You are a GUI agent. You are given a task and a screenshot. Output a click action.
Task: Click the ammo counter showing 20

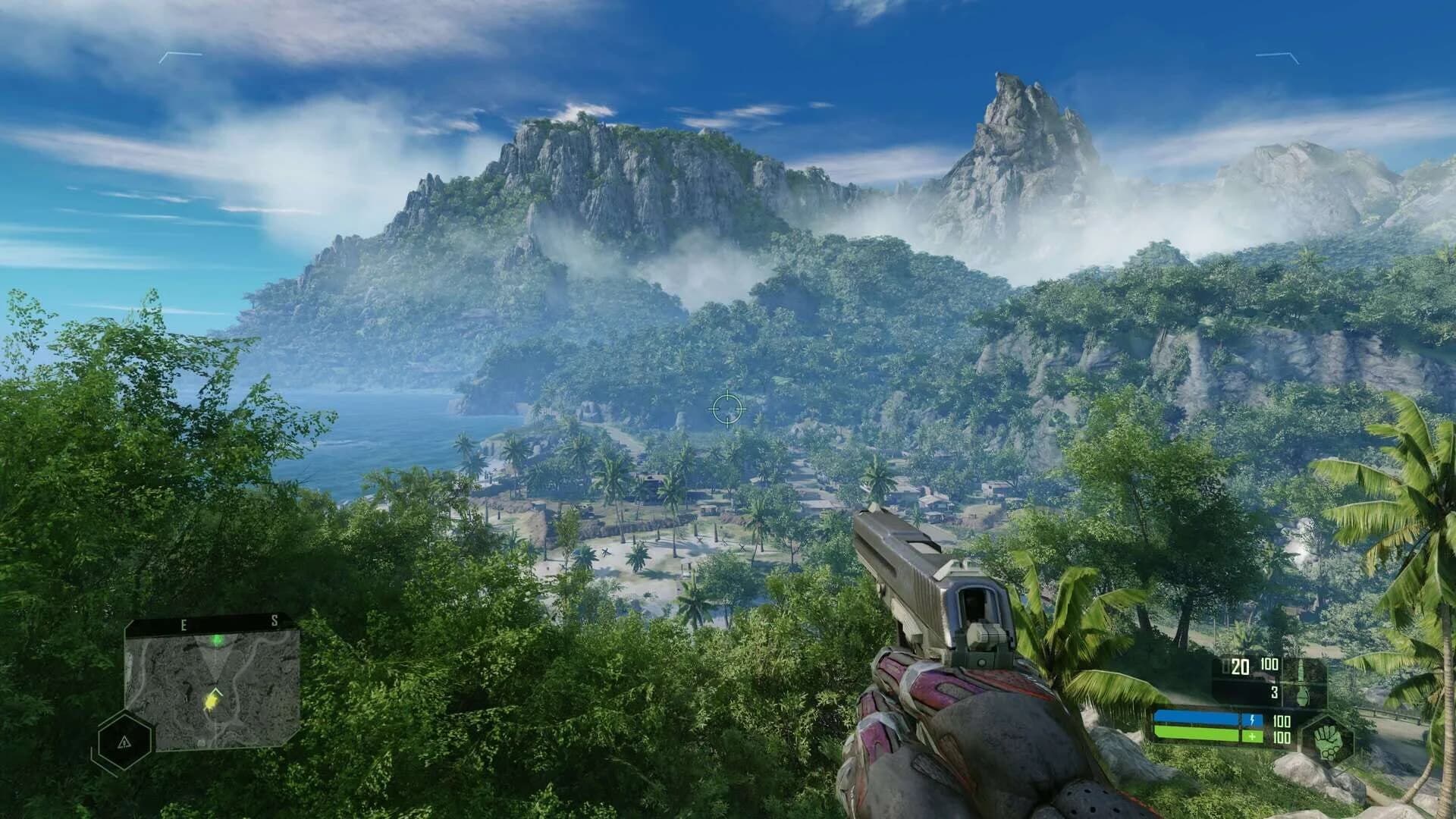point(1239,667)
